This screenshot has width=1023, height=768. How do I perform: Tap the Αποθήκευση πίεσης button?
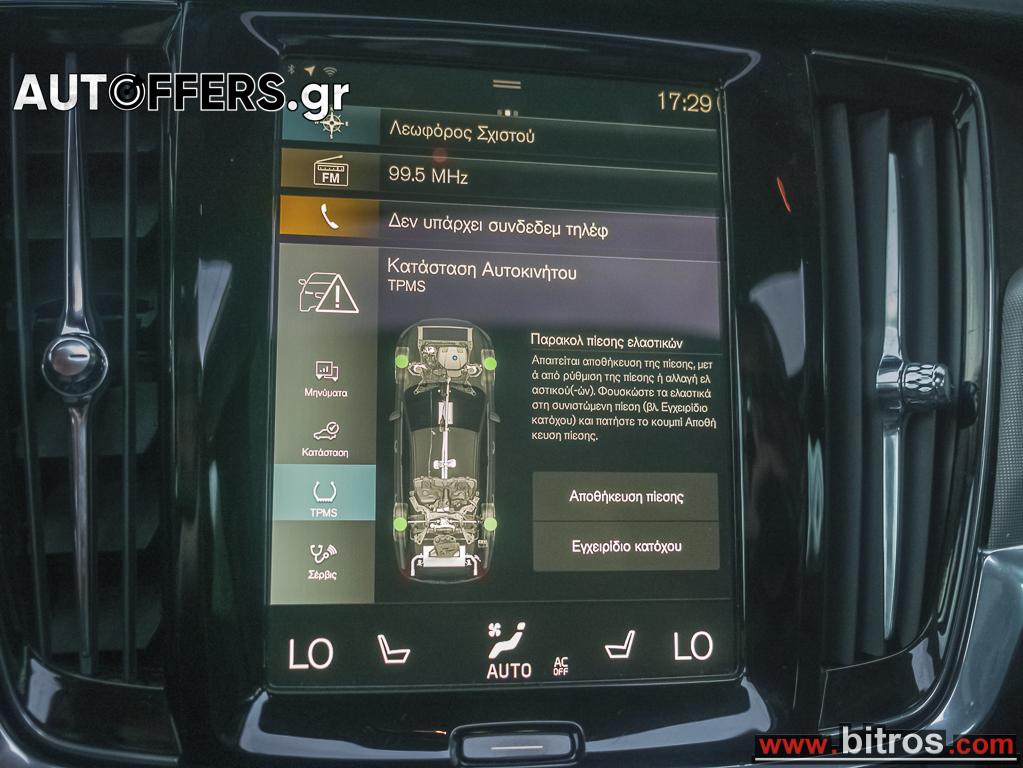pyautogui.click(x=626, y=497)
